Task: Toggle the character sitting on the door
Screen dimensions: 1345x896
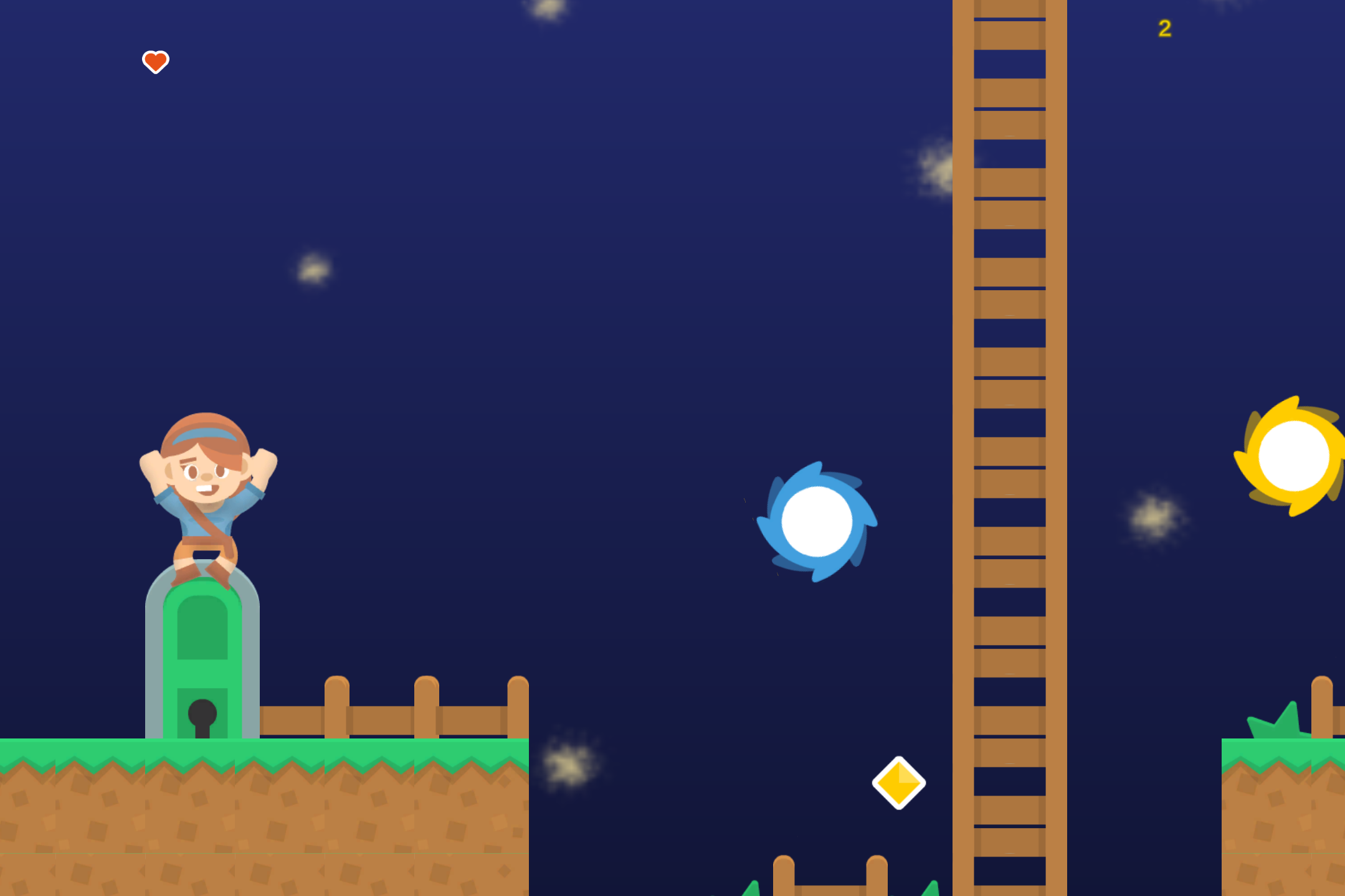Action: pyautogui.click(x=206, y=492)
